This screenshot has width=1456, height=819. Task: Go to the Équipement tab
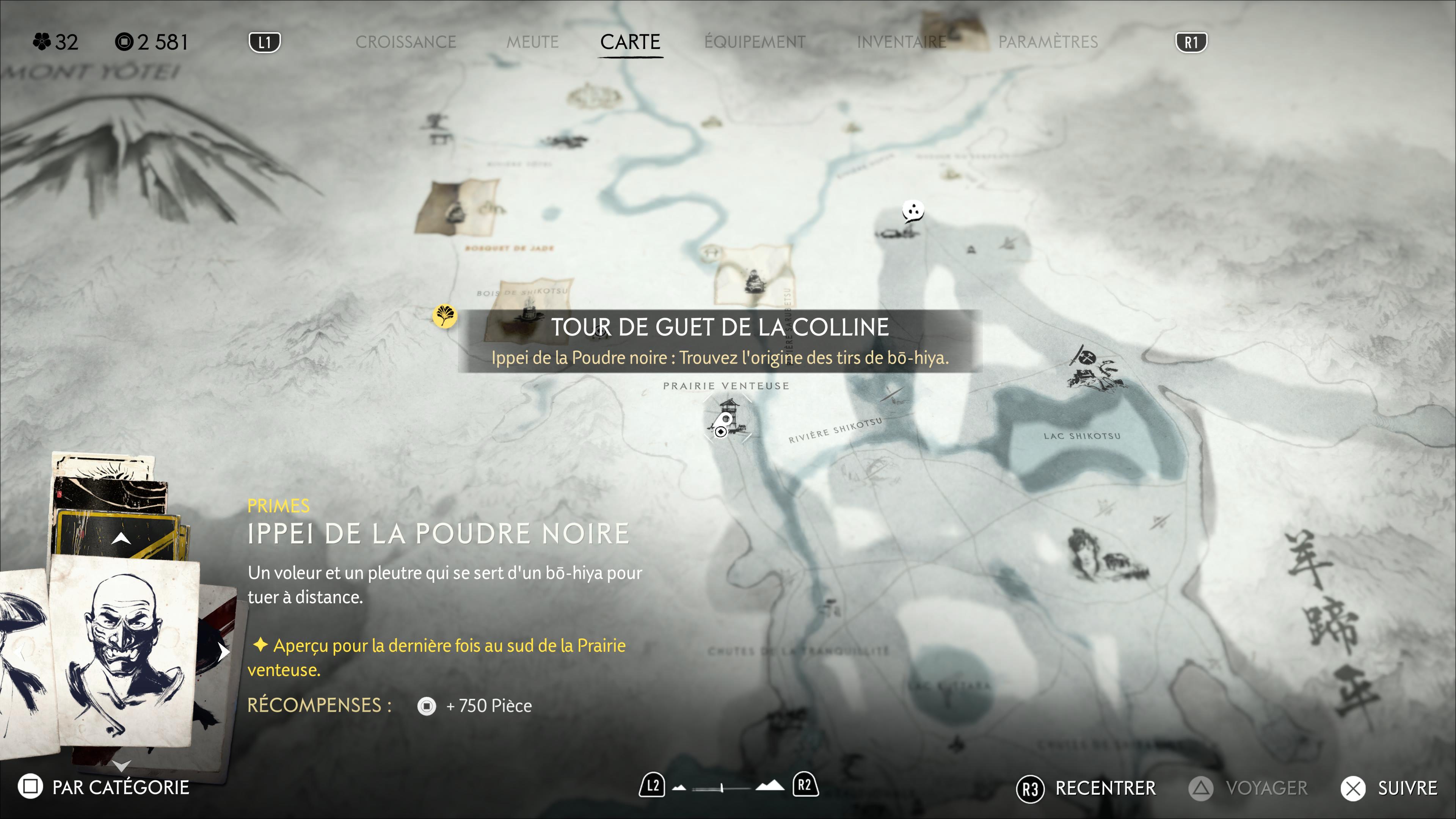tap(755, 42)
